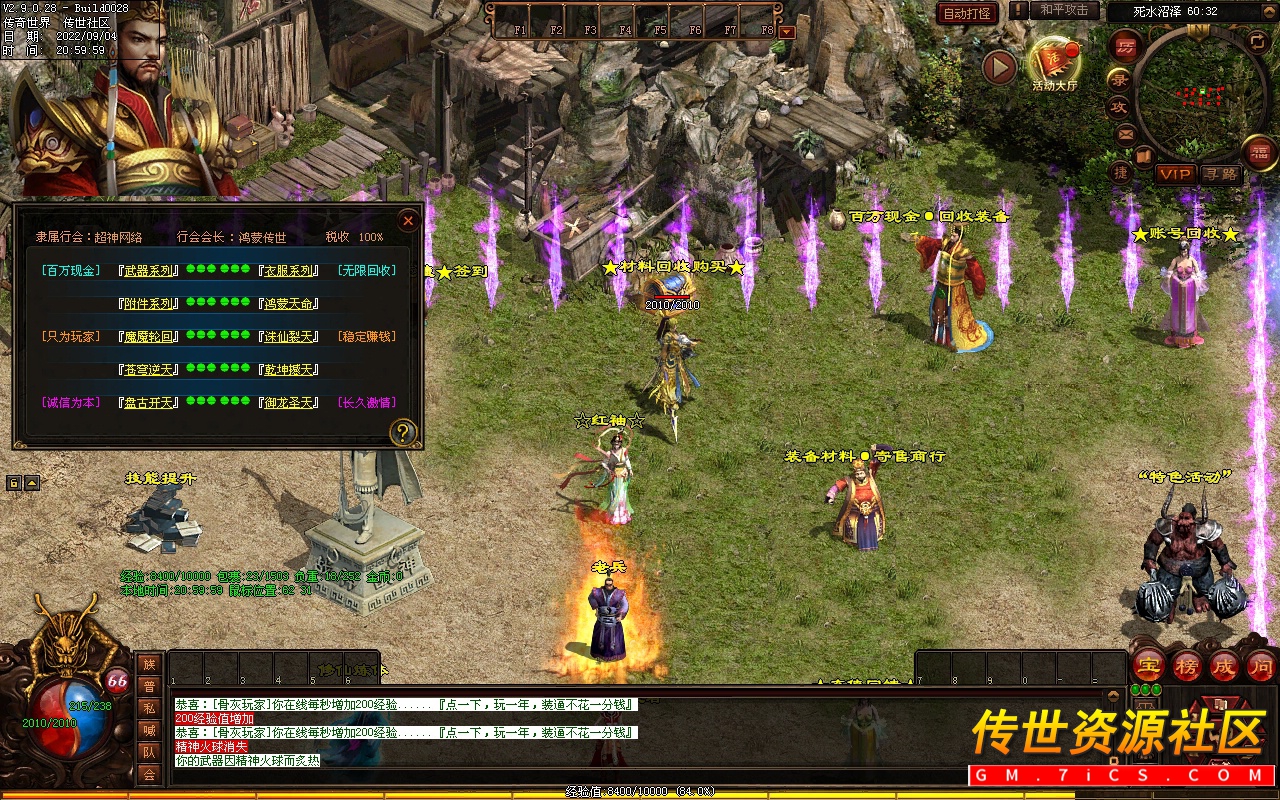The image size is (1280, 800).
Task: Select the 队 team chat channel
Action: tap(149, 752)
